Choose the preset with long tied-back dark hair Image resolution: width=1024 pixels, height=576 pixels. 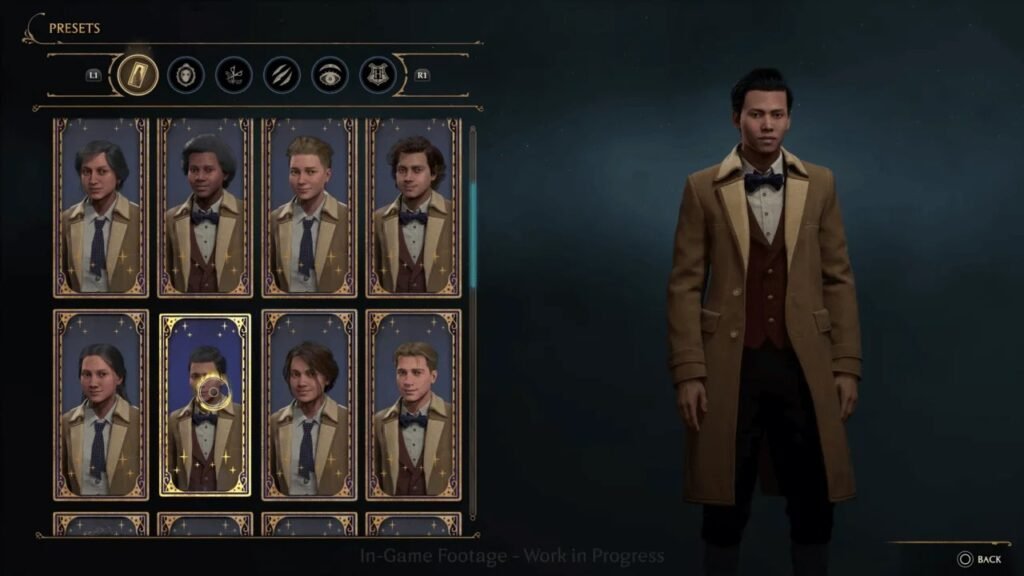click(101, 404)
